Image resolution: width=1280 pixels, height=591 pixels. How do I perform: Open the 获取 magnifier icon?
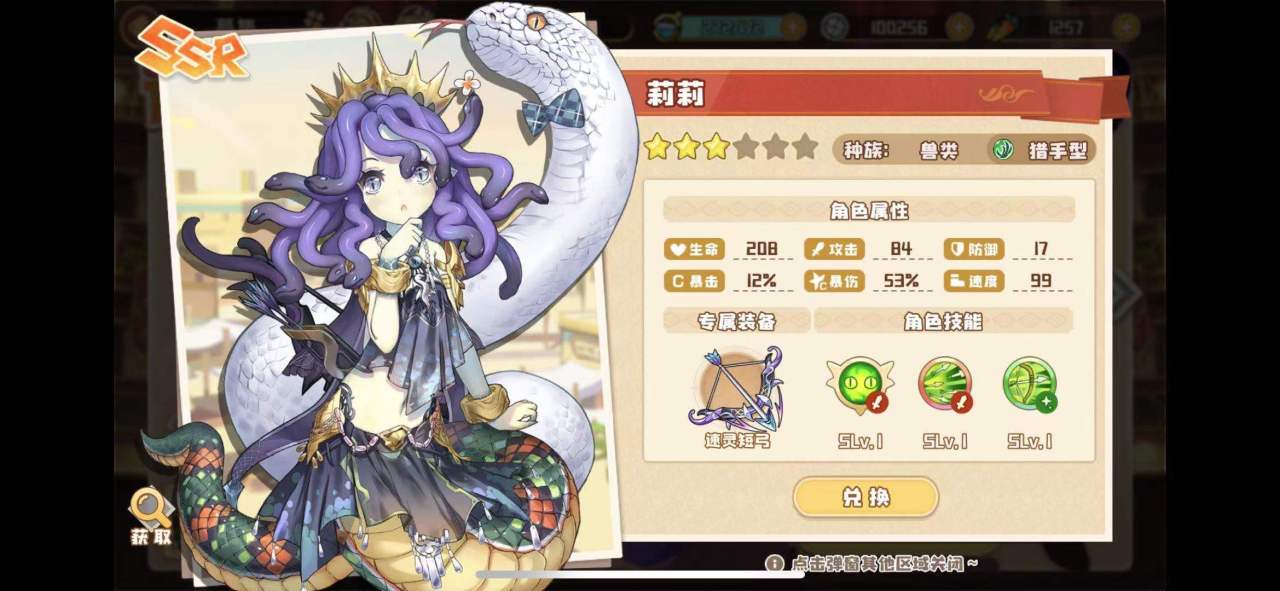click(x=151, y=510)
